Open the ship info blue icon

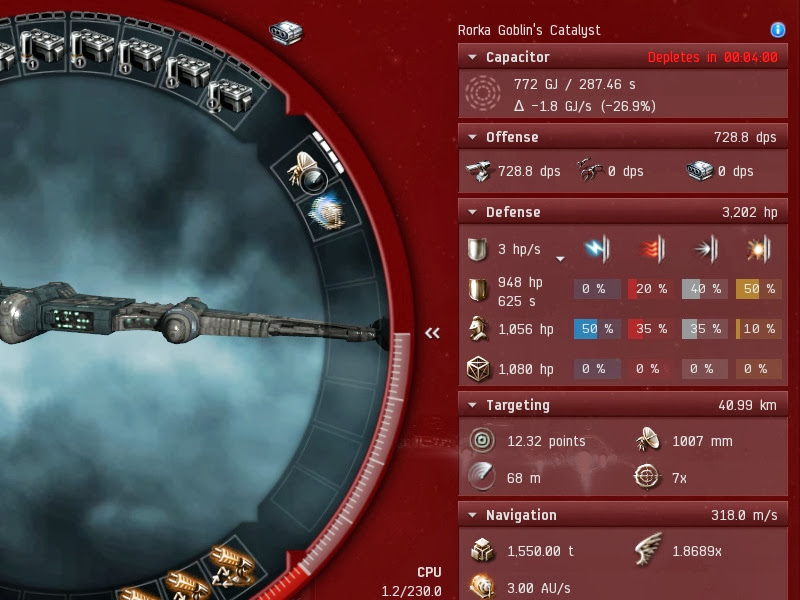coord(778,31)
